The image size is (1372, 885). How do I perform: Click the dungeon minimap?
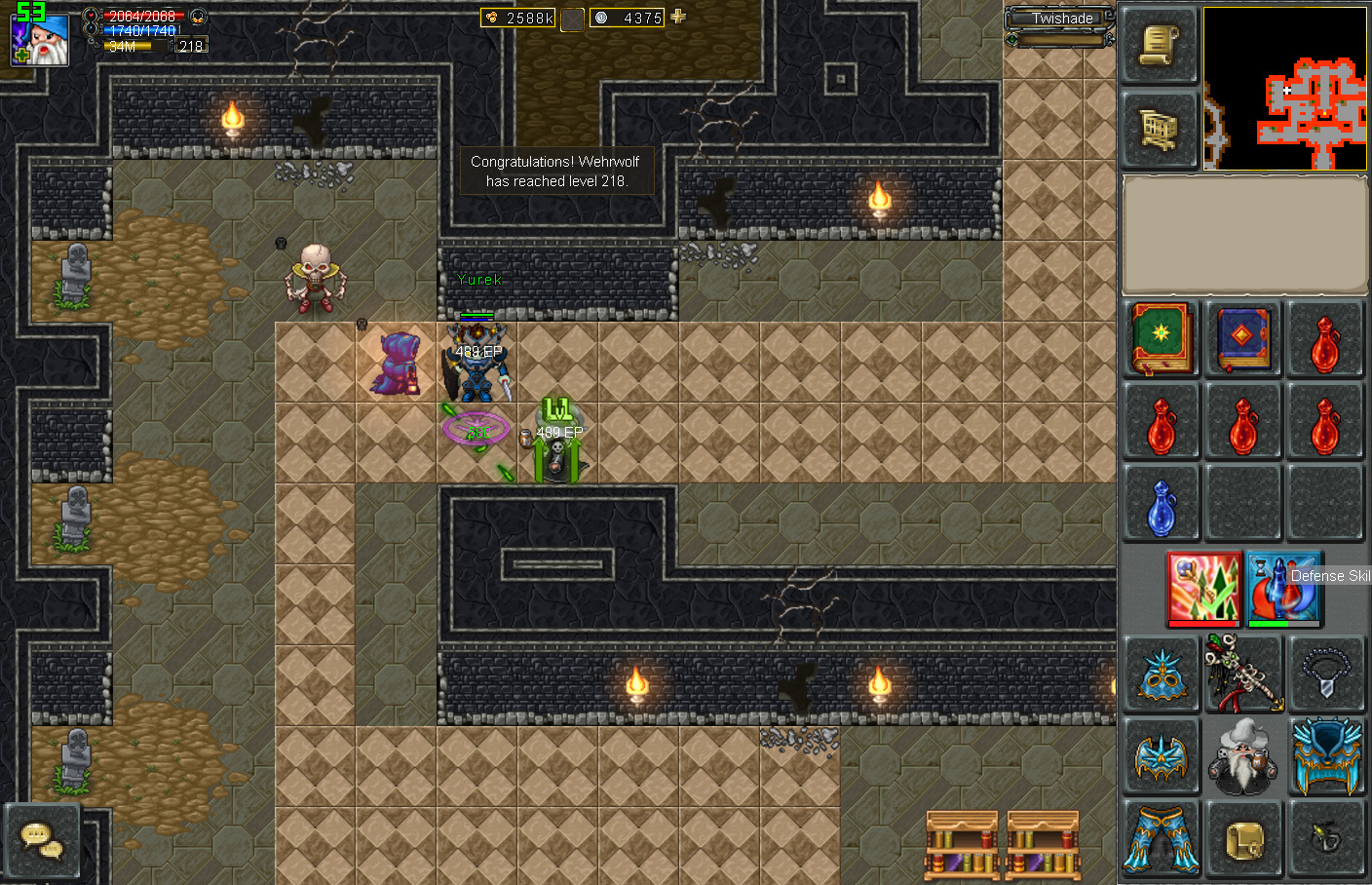1284,89
